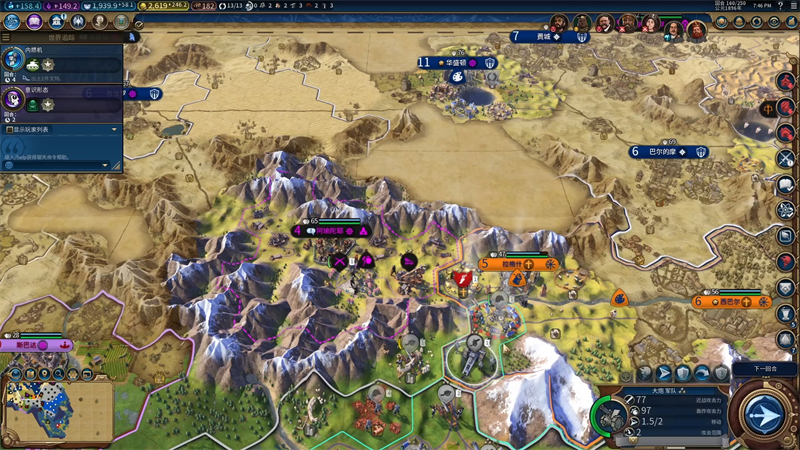
Task: Expand the show player list dropdown
Action: point(60,130)
